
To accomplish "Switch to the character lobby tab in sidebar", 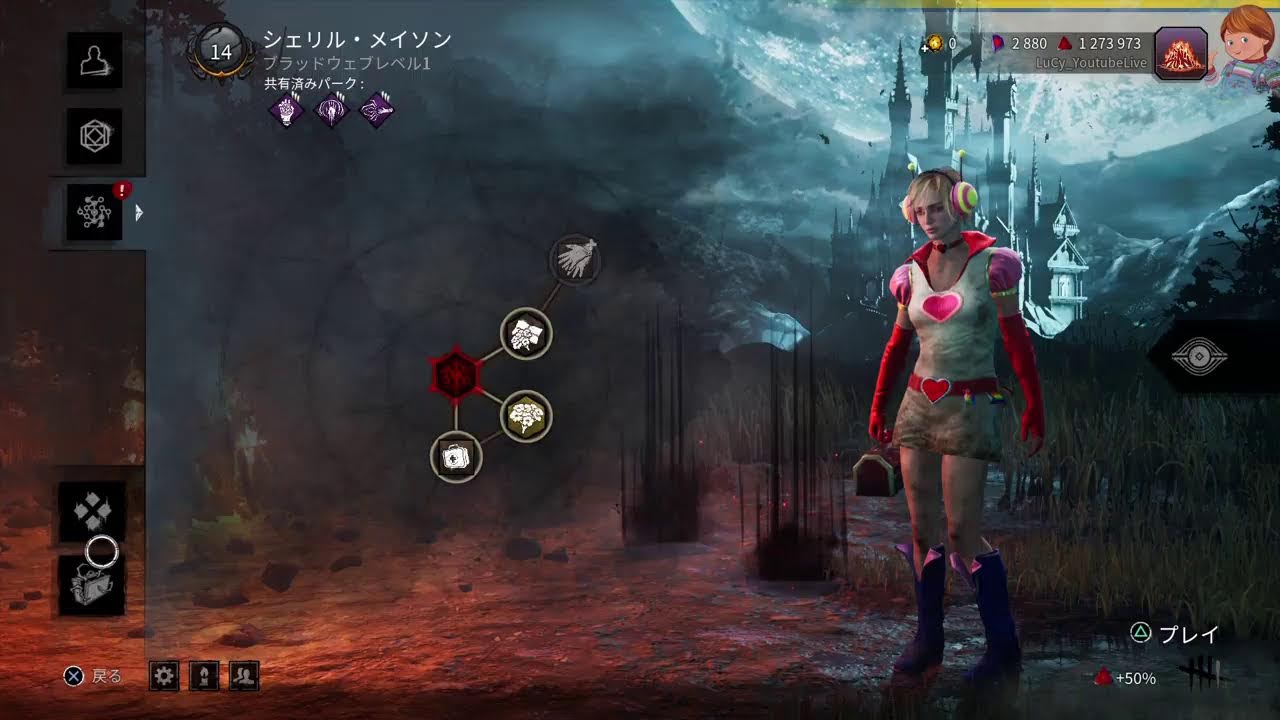I will (94, 63).
